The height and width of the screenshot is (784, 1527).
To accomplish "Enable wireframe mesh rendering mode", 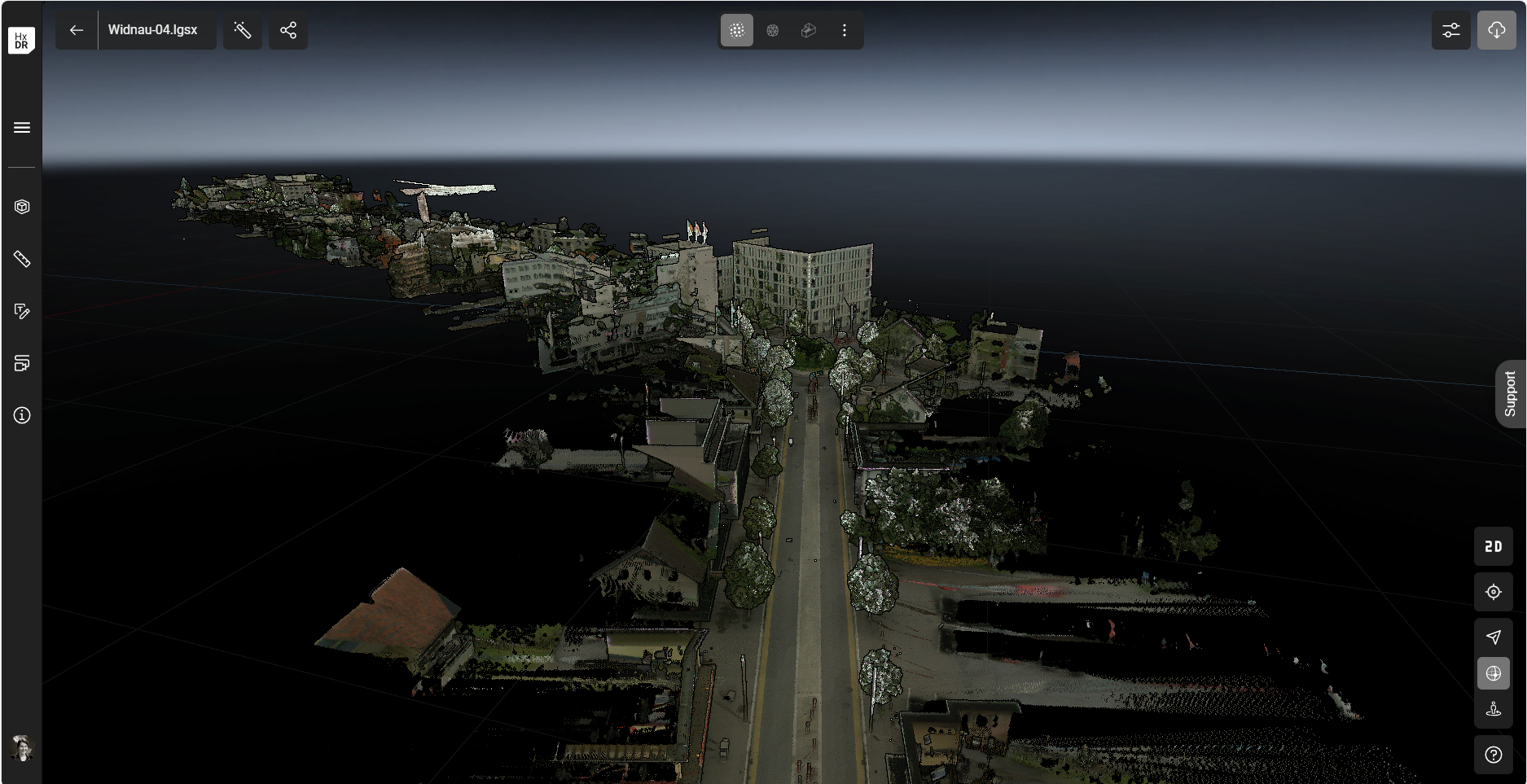I will [773, 30].
